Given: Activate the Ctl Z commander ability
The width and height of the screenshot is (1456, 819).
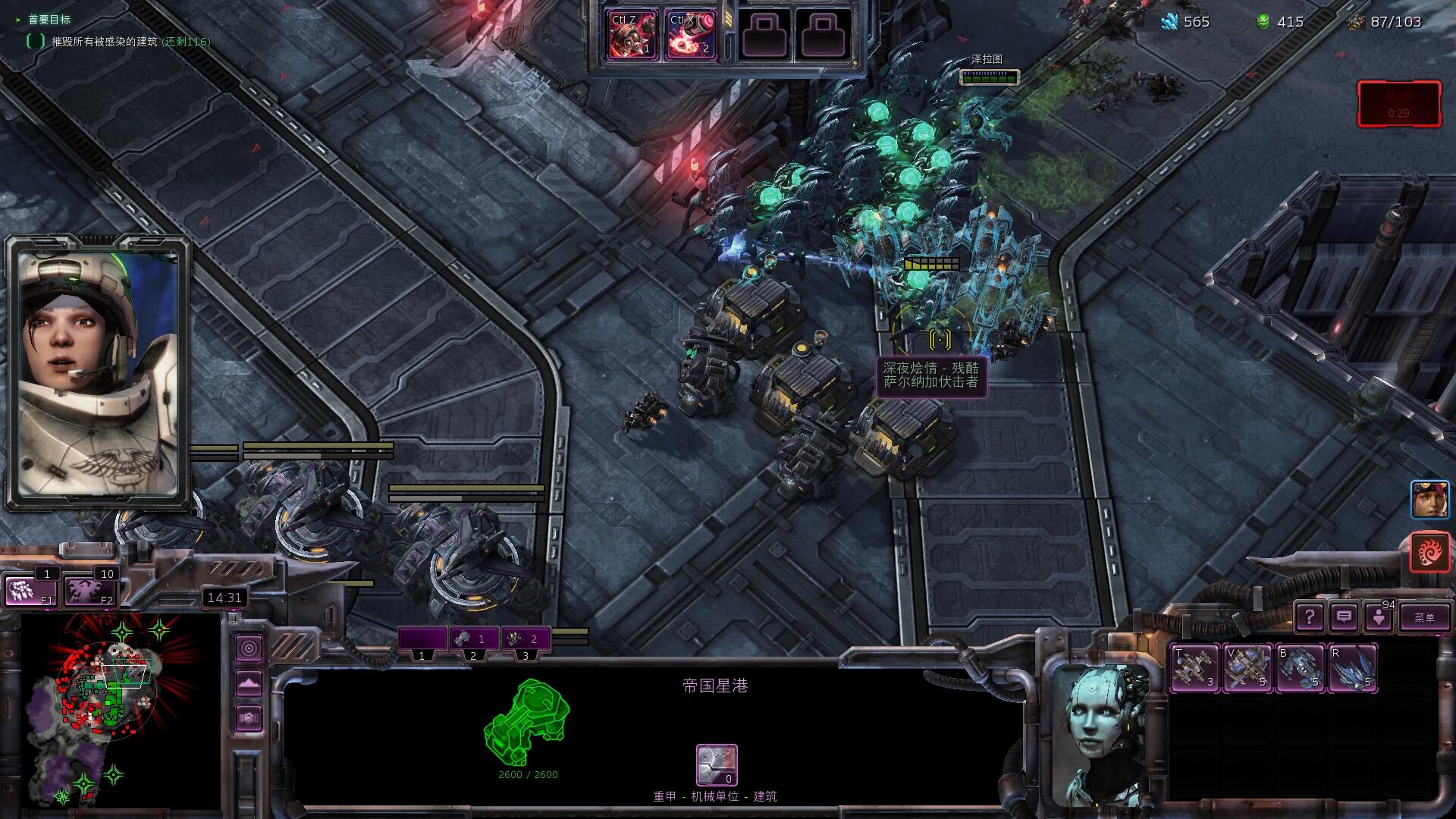Looking at the screenshot, I should 632,35.
